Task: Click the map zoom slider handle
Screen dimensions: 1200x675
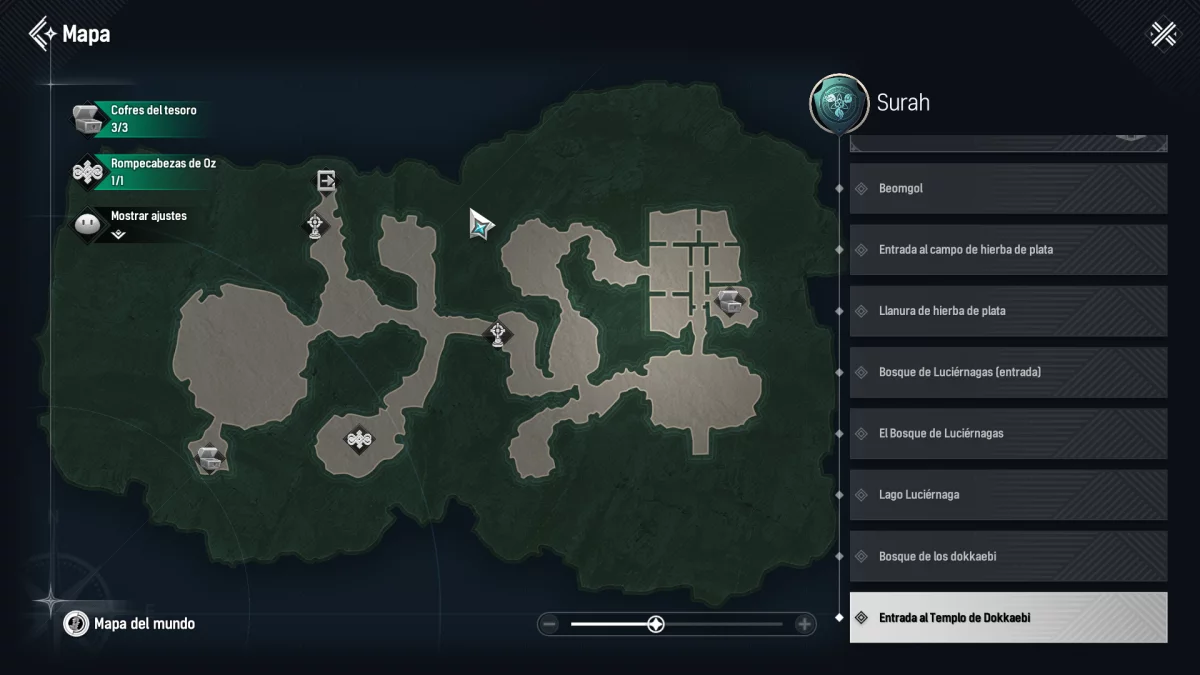Action: (x=655, y=624)
